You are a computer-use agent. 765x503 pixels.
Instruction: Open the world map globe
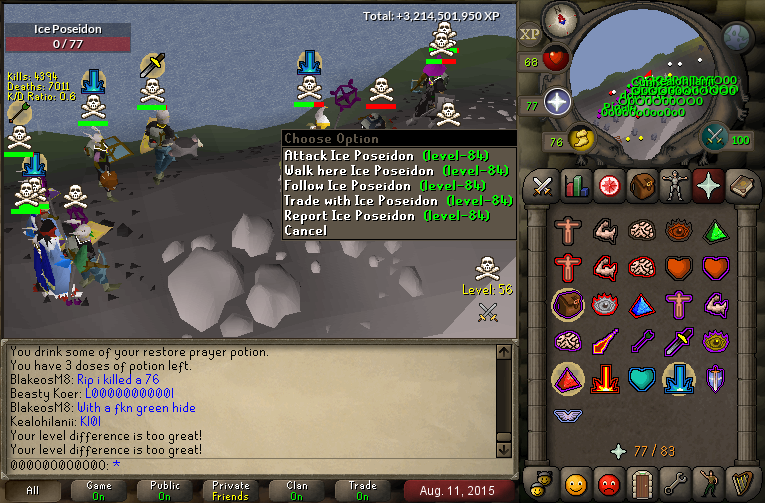tap(736, 38)
